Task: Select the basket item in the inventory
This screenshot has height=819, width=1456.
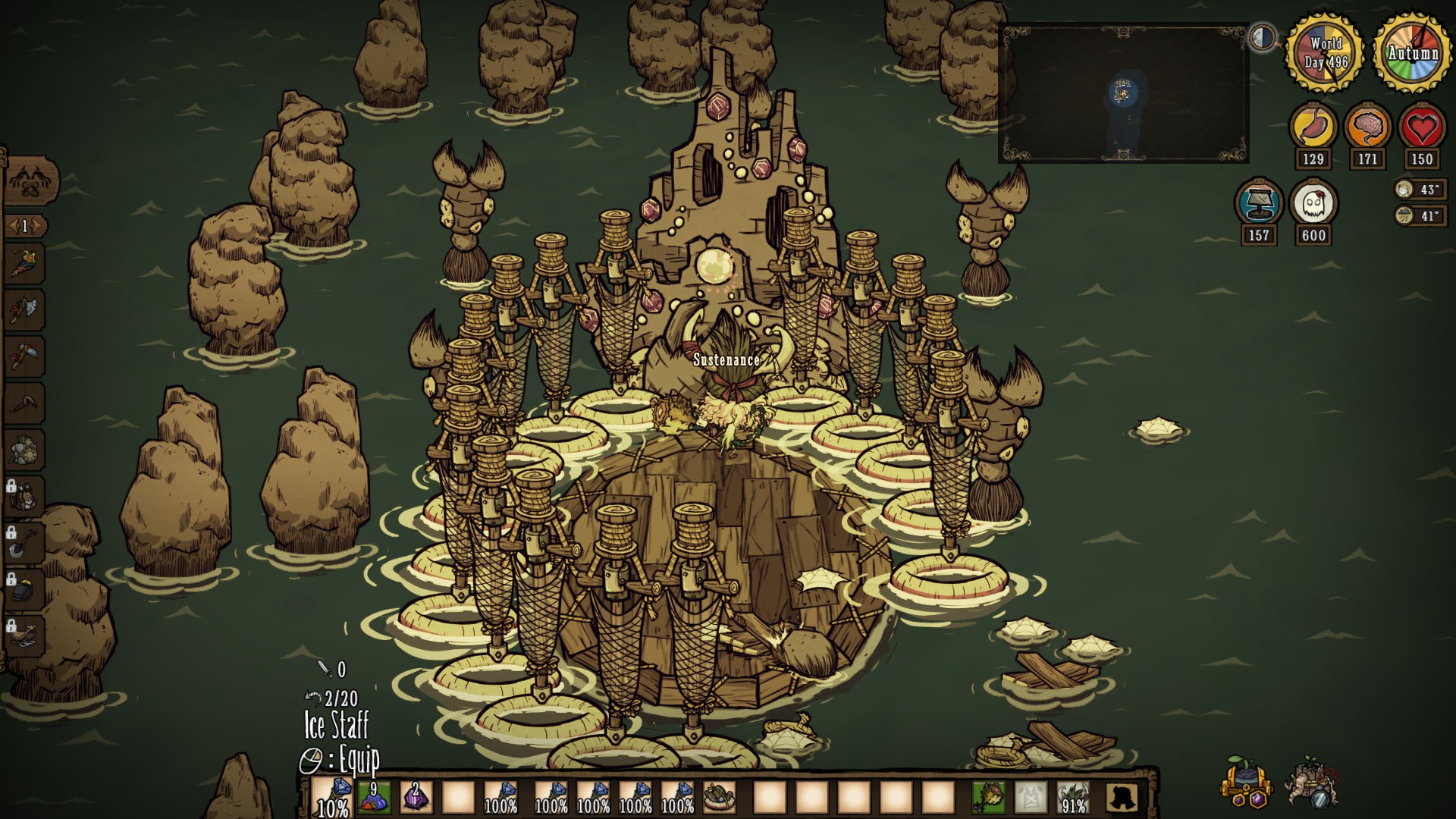Action: tap(719, 798)
